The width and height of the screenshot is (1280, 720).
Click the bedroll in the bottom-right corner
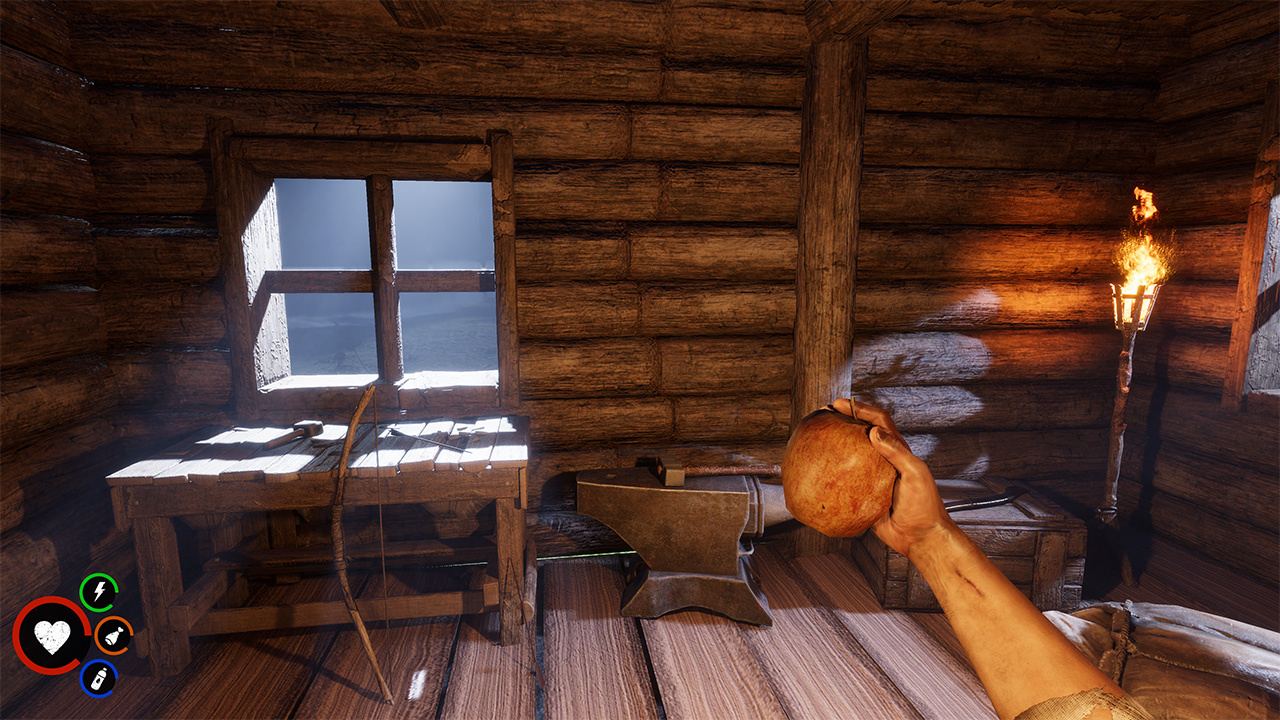1180,670
